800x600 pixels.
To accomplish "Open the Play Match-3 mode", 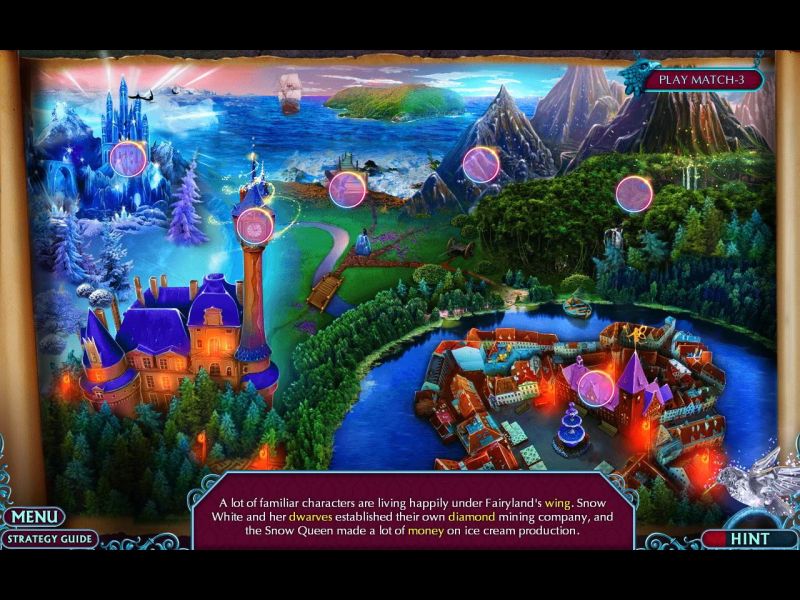I will pyautogui.click(x=703, y=80).
